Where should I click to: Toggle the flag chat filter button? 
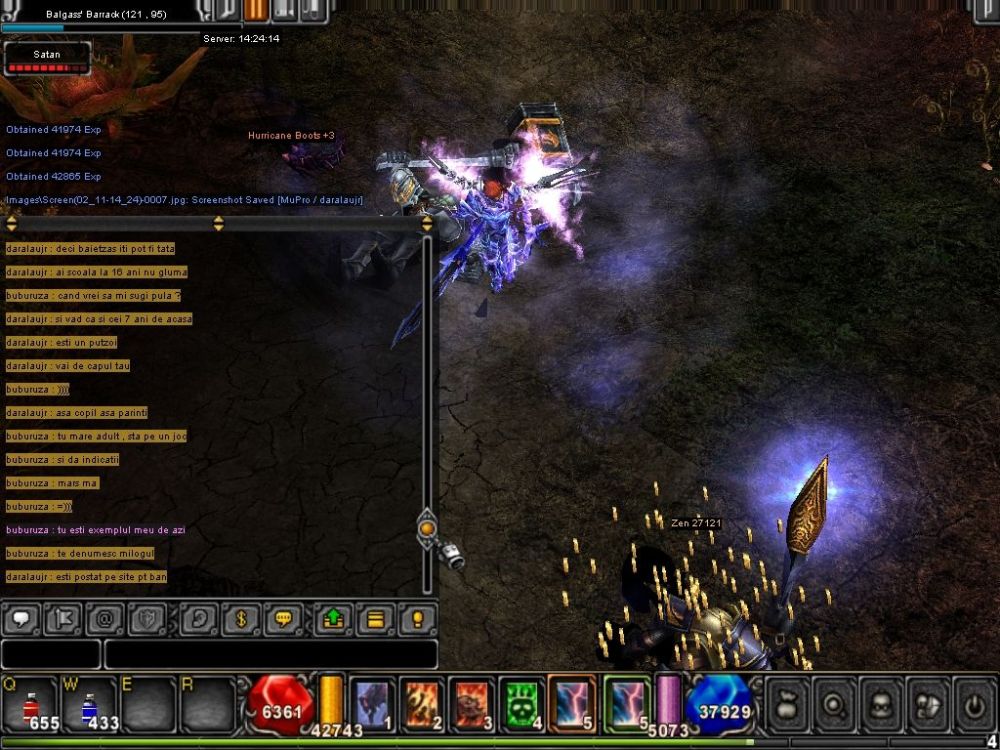click(64, 619)
